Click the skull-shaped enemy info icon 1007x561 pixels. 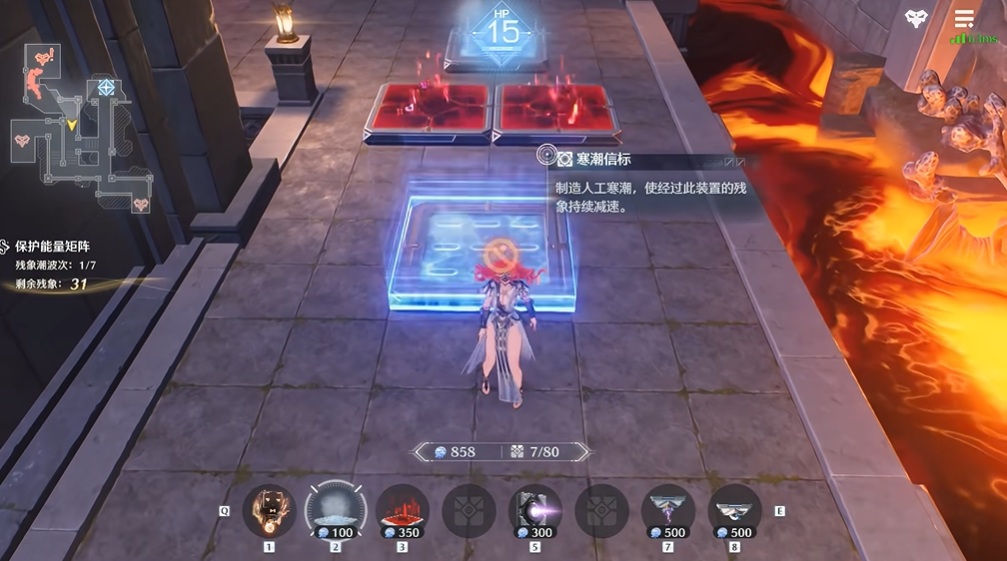pos(916,18)
